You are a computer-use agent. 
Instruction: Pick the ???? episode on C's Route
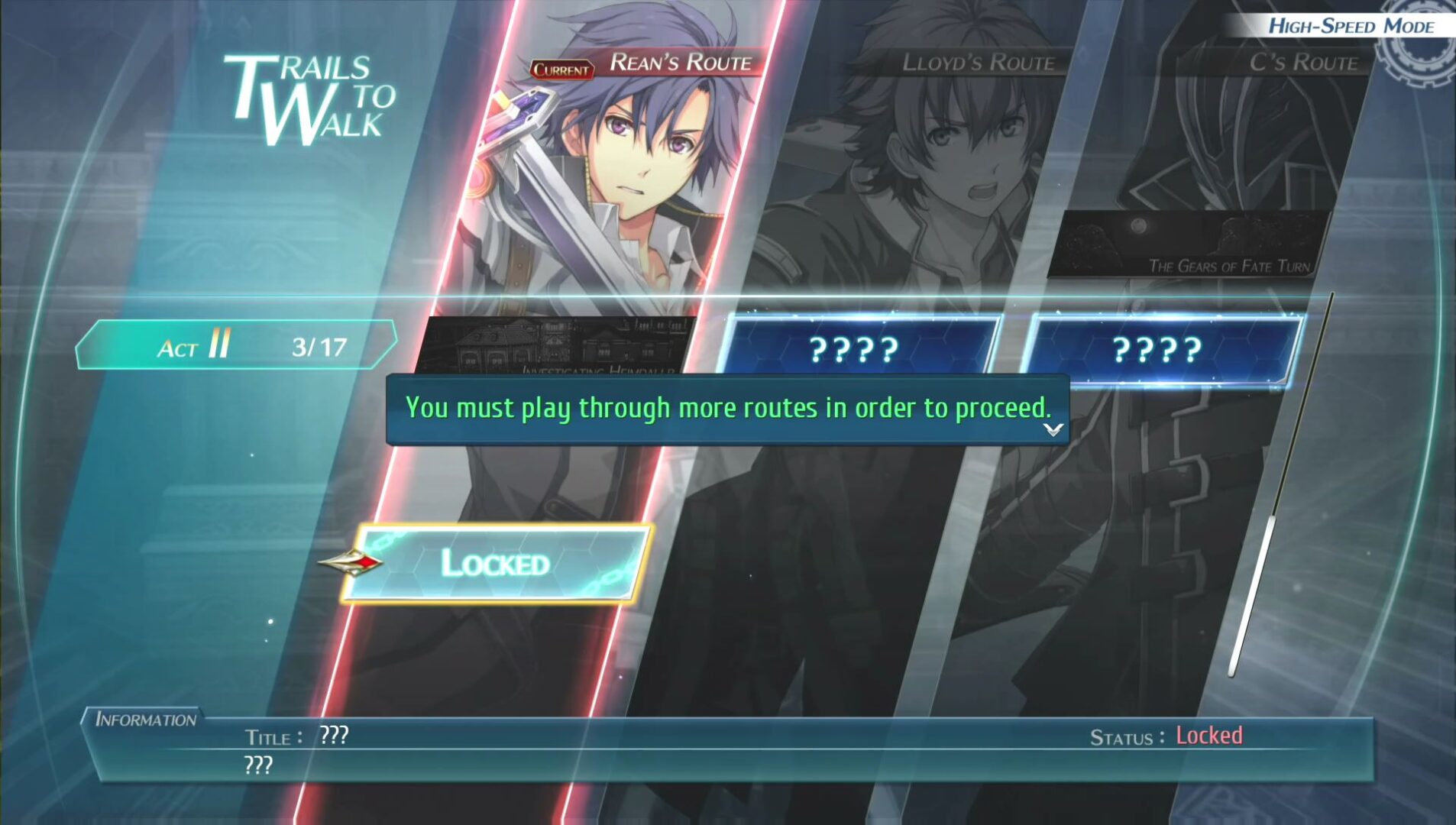pos(1160,350)
